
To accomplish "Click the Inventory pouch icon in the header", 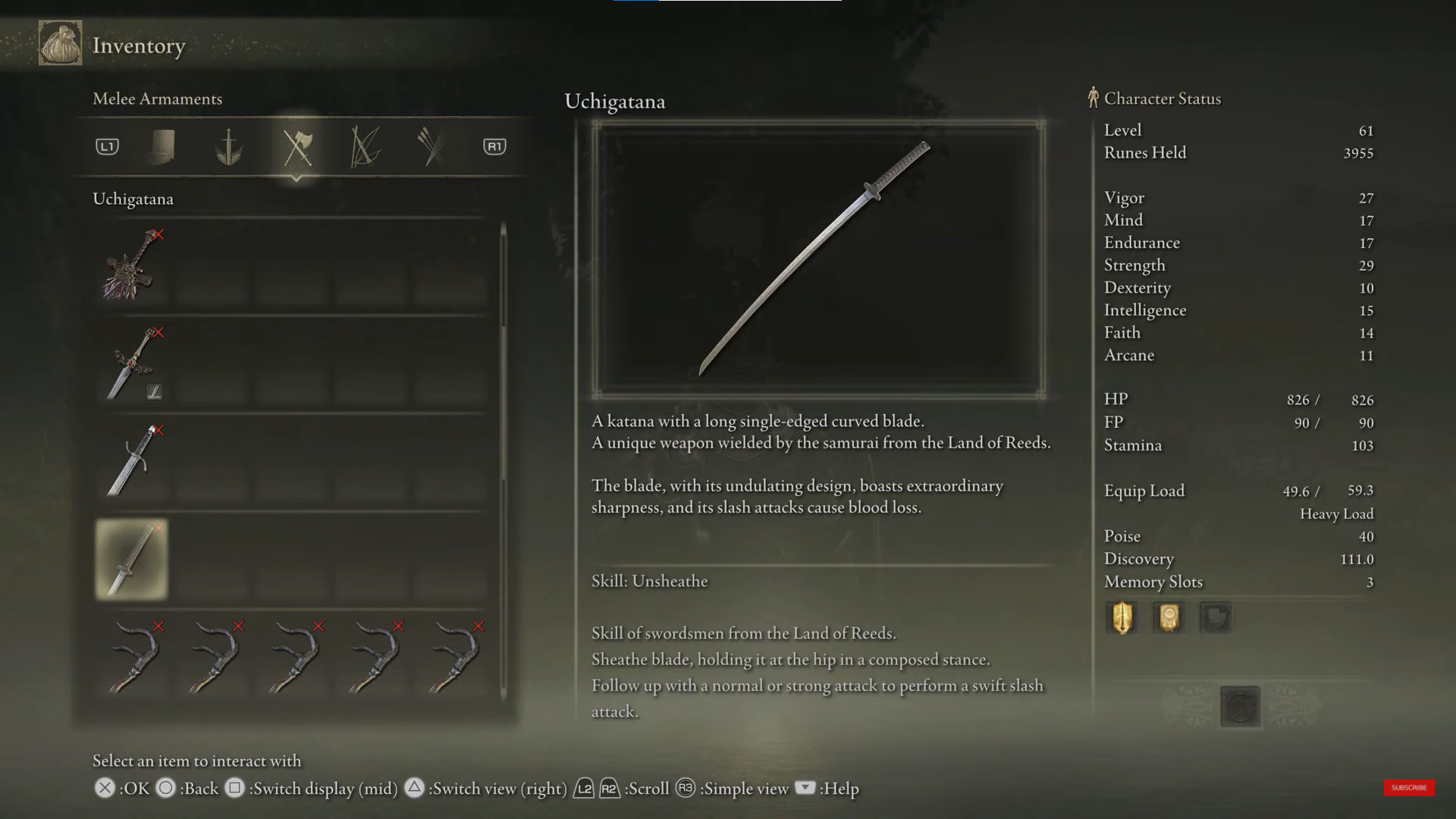I will coord(61,43).
